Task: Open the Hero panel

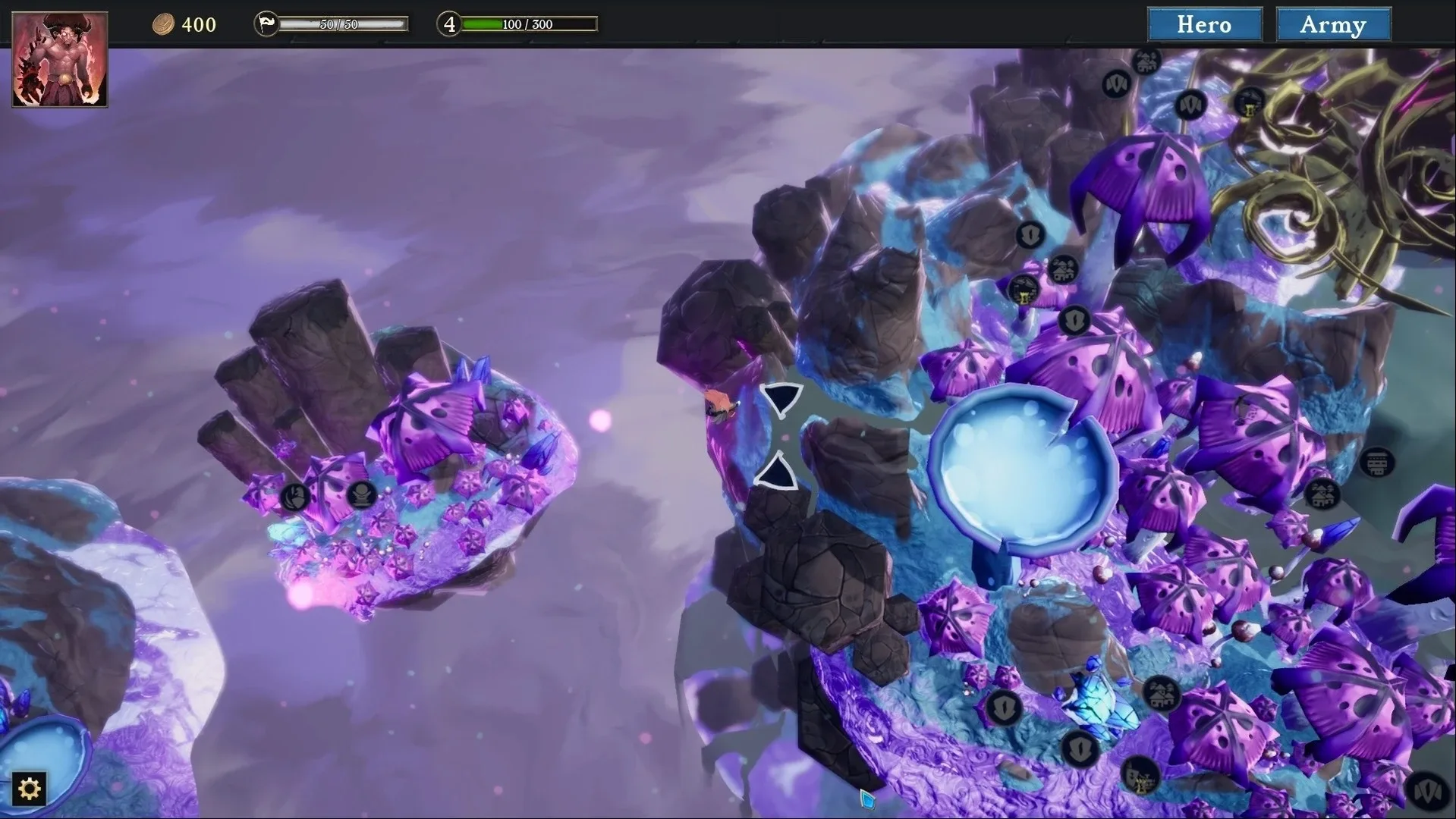Action: click(x=1204, y=24)
